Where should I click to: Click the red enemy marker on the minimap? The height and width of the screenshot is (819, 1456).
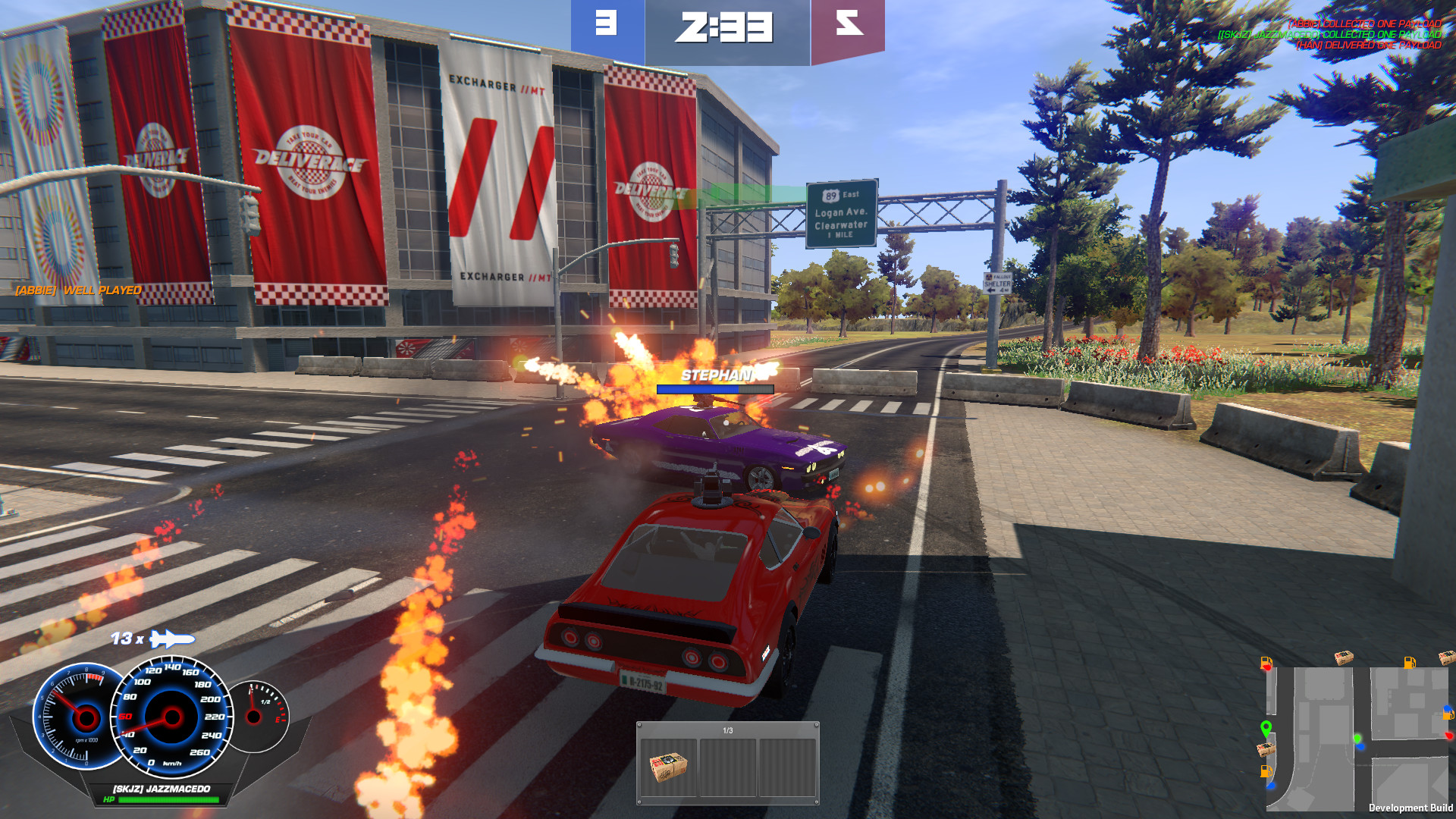1449,735
